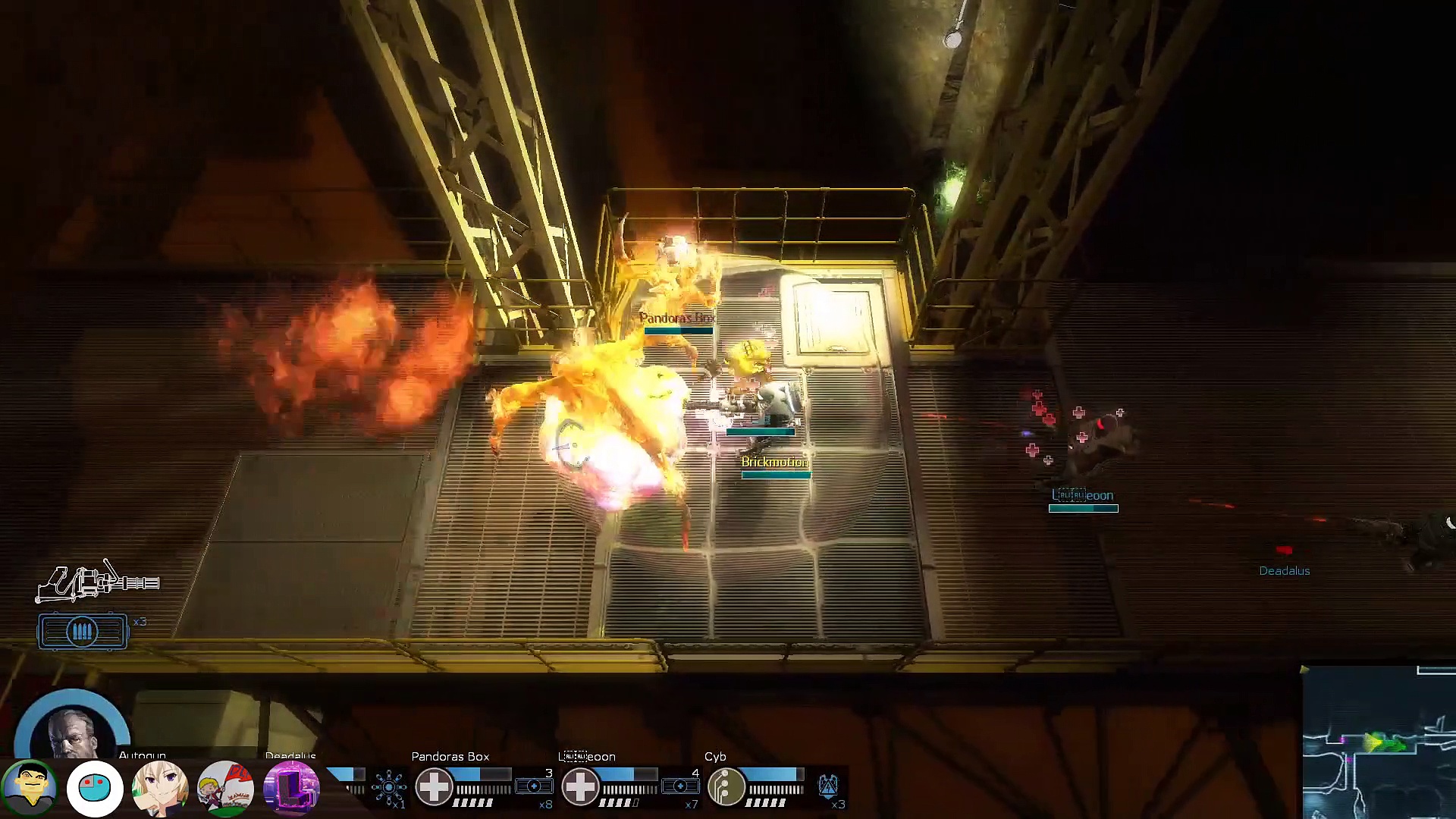Viewport: 1456px width, 819px height.
Task: Click the green-ringed cartoon man avatar
Action: pyautogui.click(x=30, y=788)
